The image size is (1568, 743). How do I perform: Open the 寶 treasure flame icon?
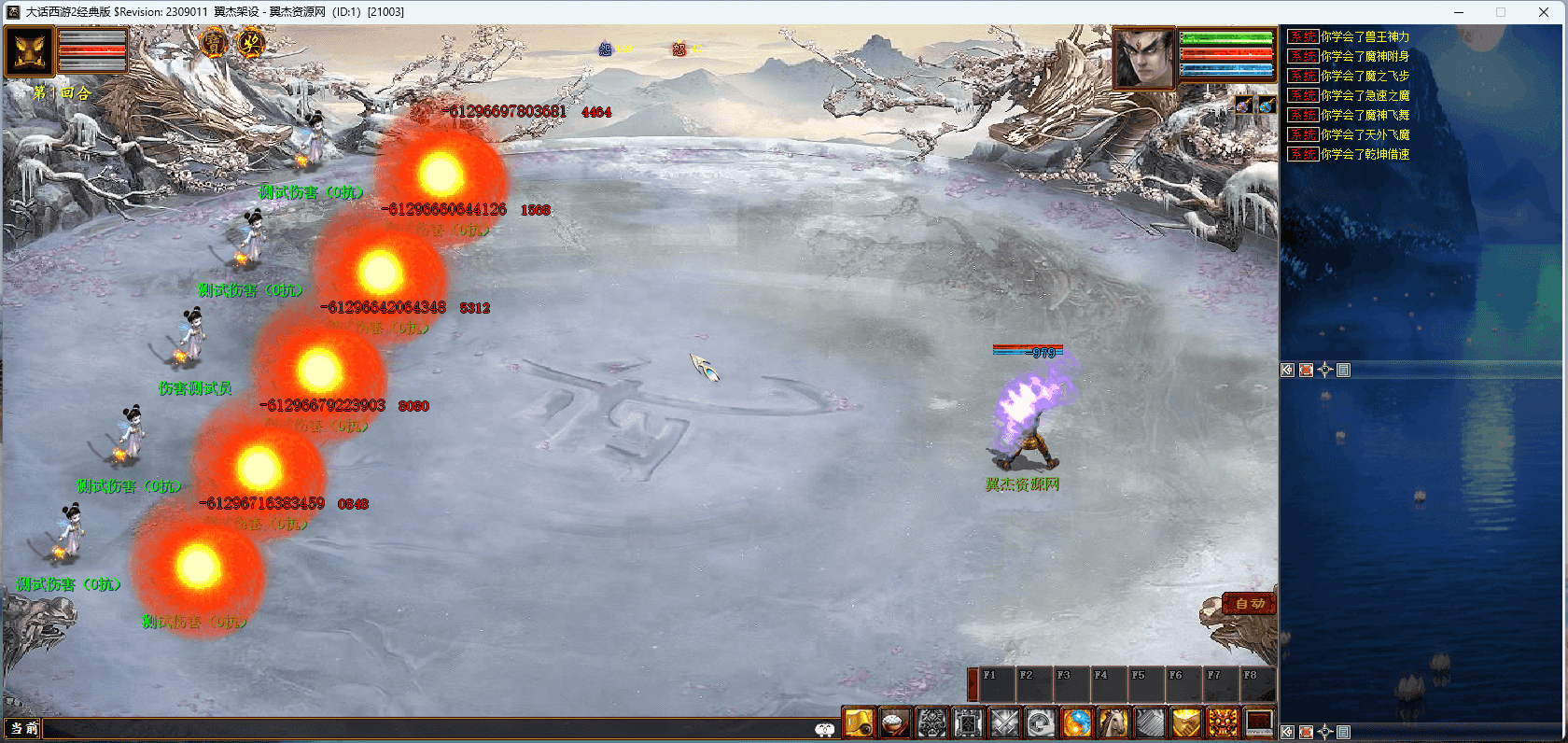(214, 43)
